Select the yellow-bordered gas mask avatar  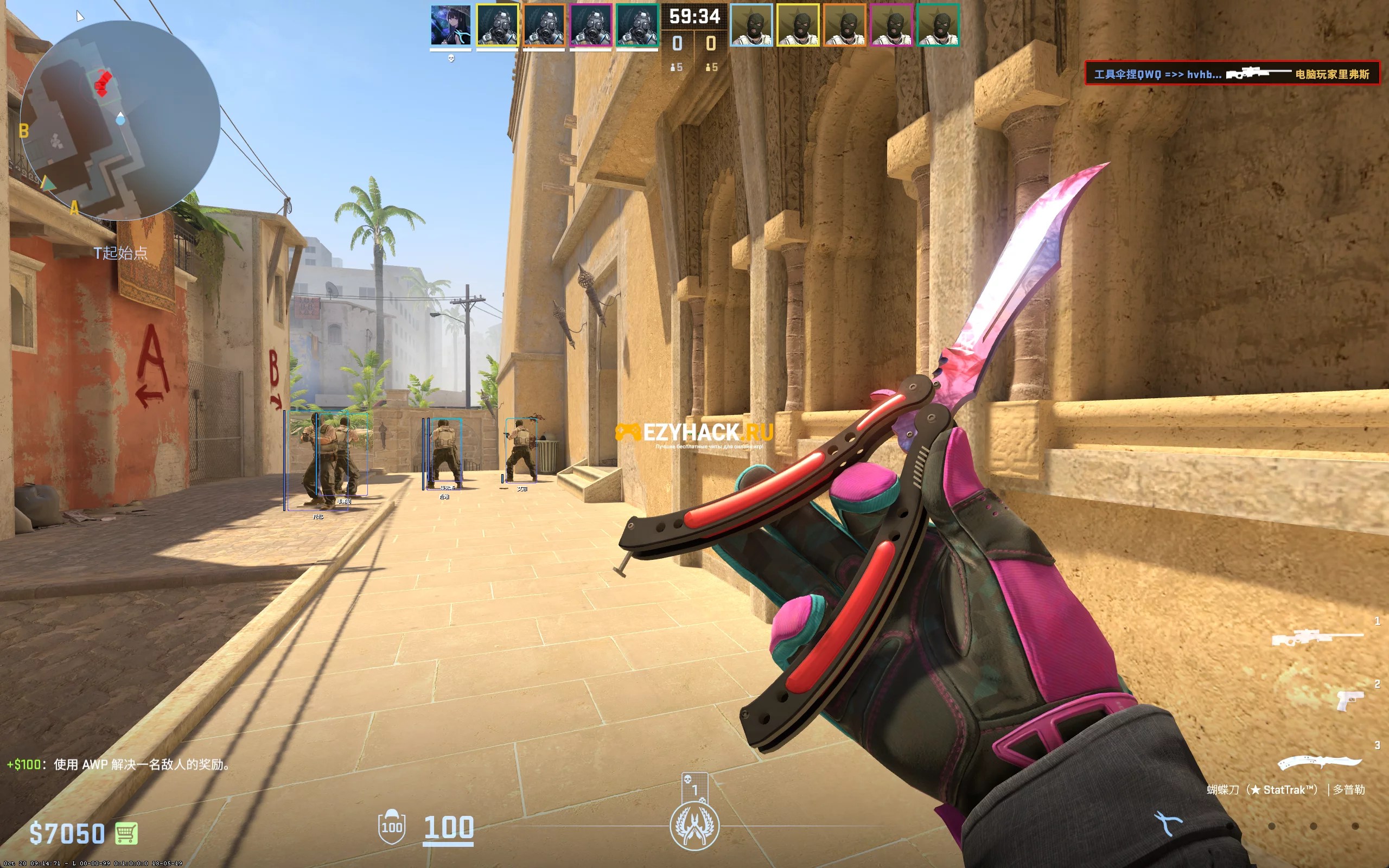coord(497,25)
